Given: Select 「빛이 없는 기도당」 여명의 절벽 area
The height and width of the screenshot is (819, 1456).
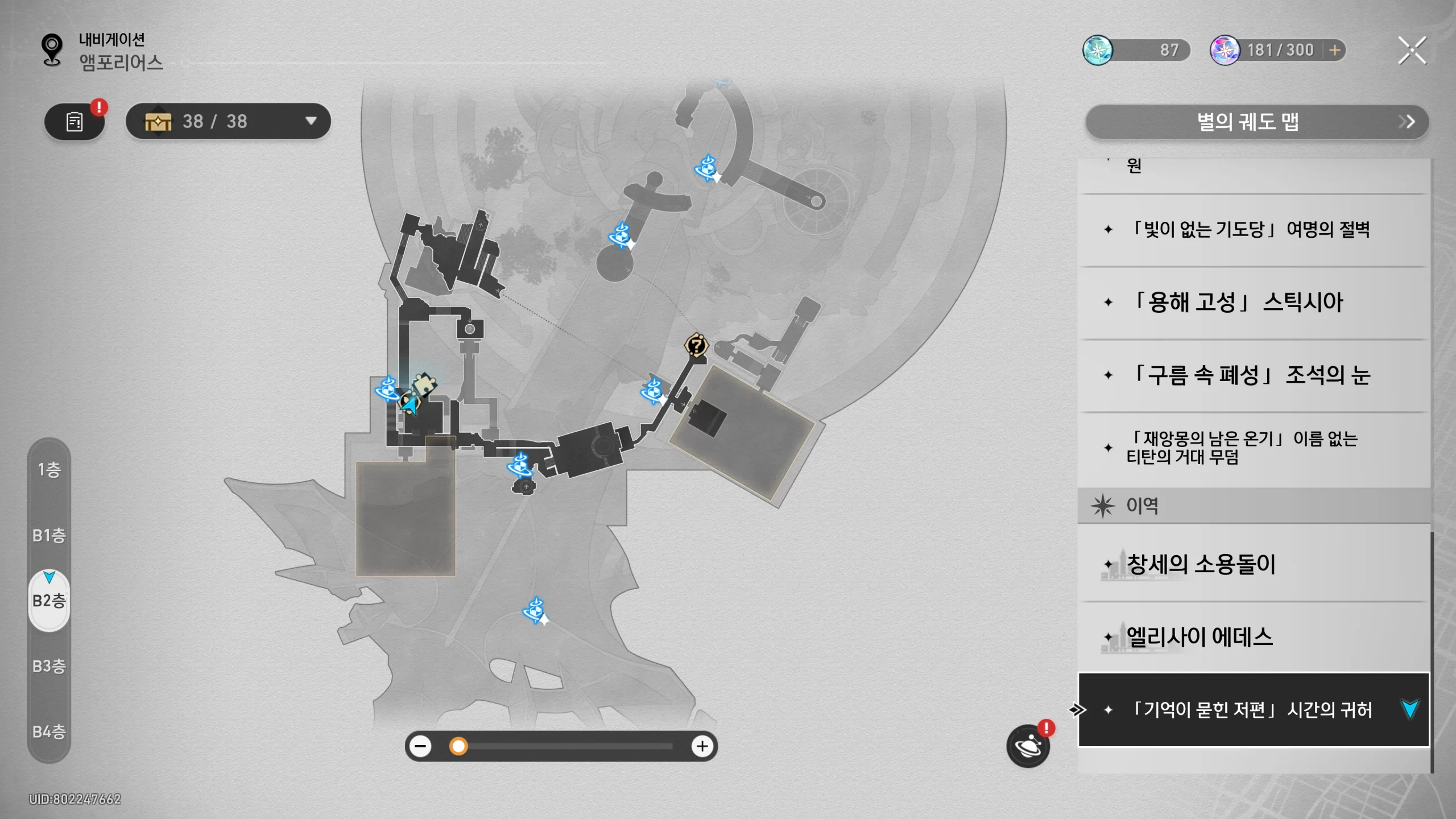Looking at the screenshot, I should coord(1251,230).
